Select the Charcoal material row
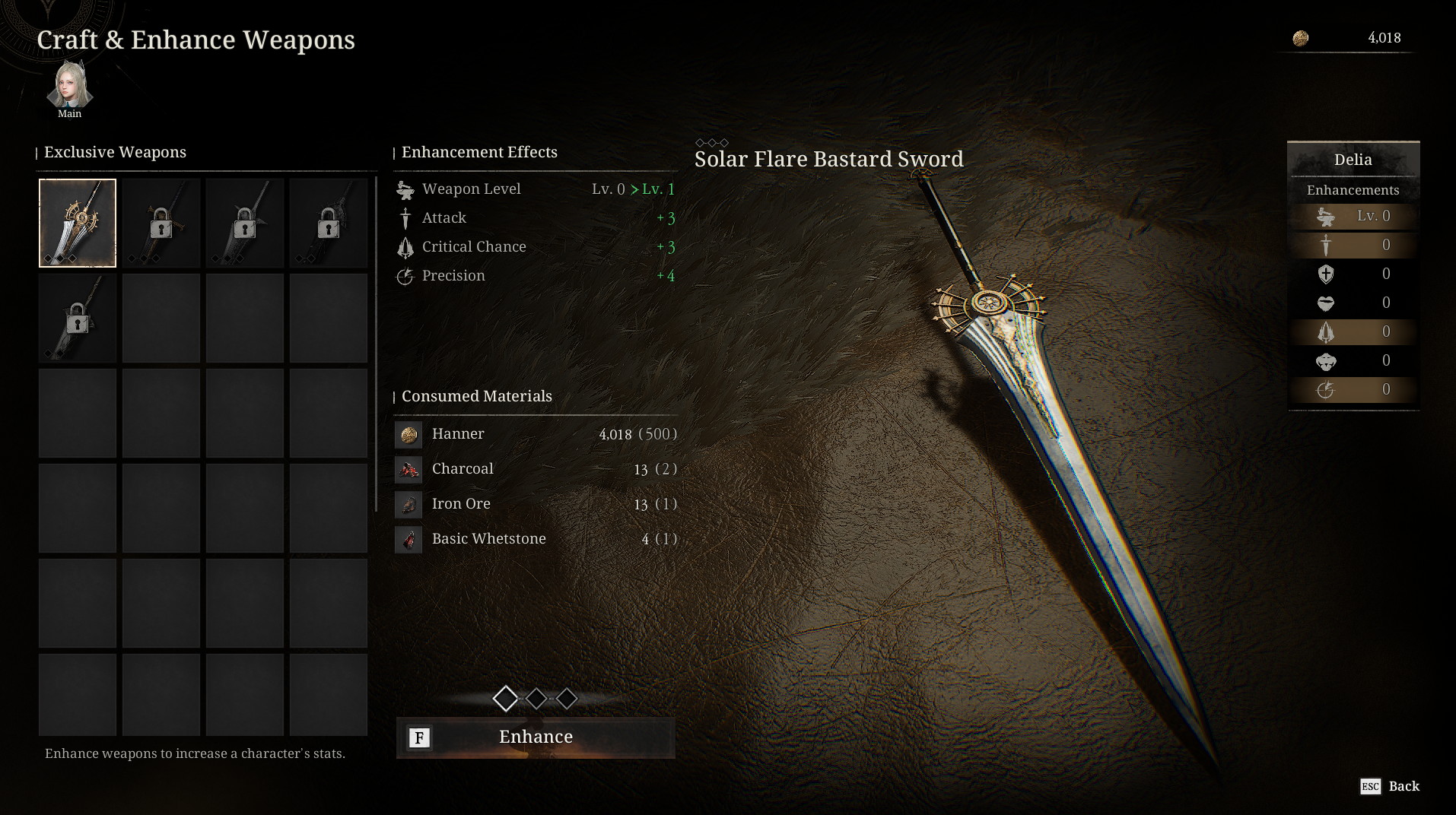Viewport: 1456px width, 815px height. tap(536, 469)
